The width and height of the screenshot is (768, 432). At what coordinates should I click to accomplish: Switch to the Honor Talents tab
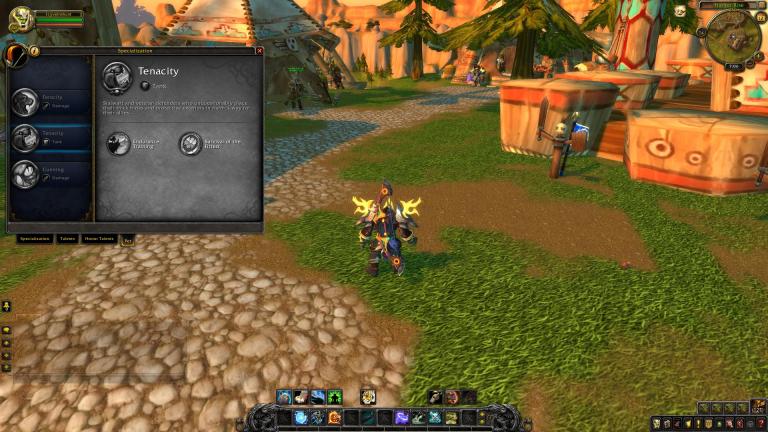click(x=99, y=239)
